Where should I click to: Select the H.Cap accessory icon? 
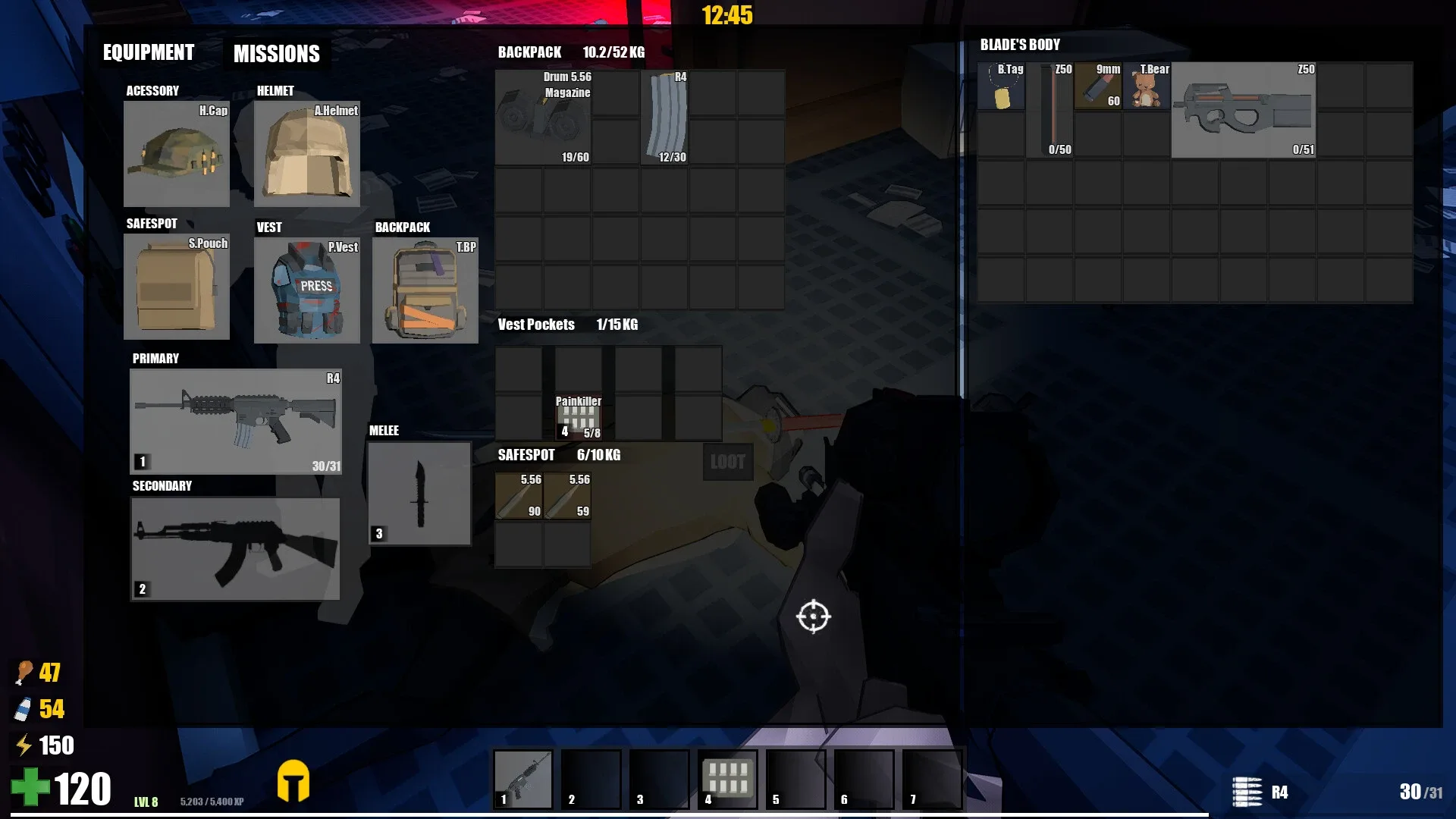click(x=176, y=154)
